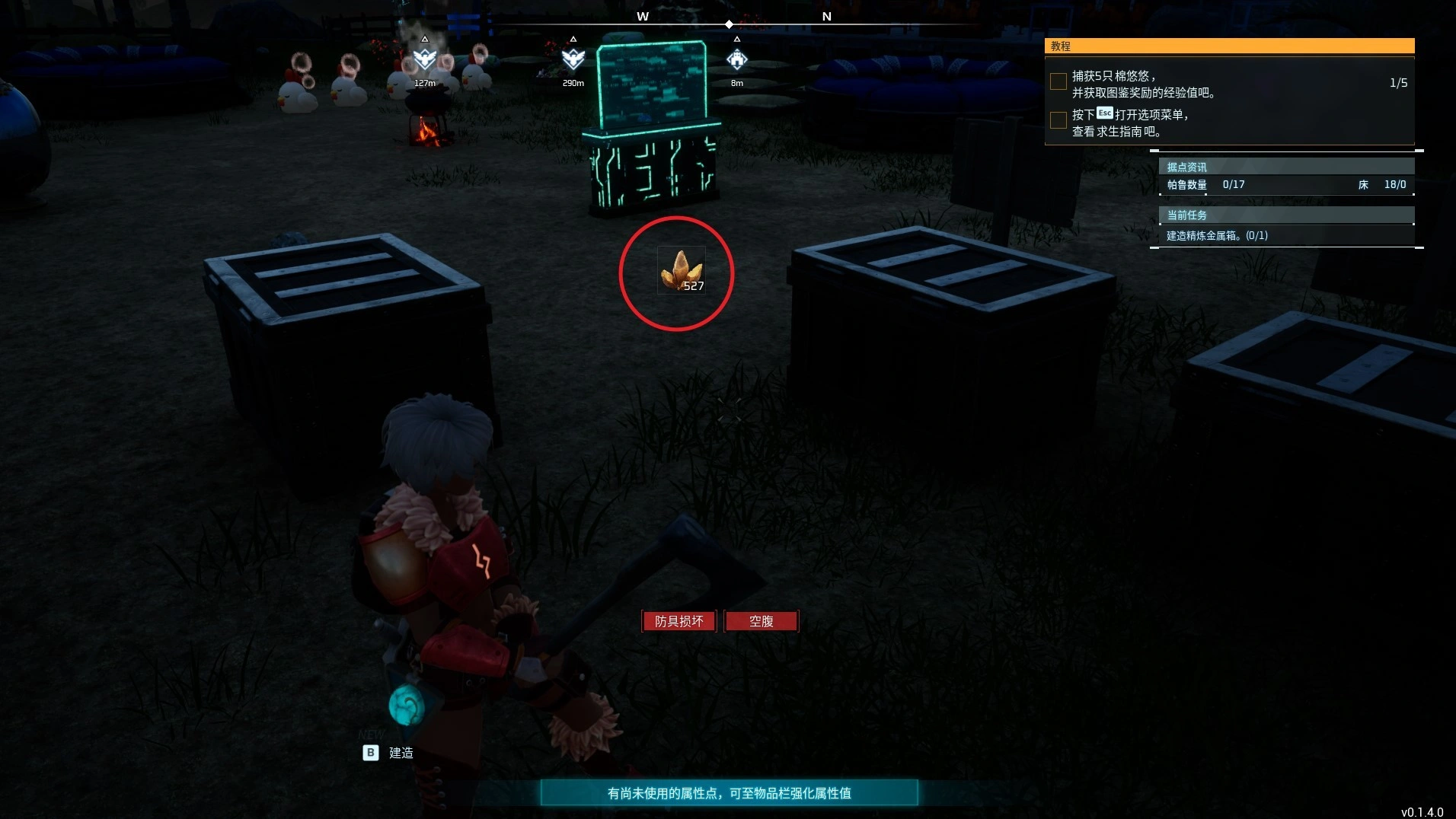Click the red 空腹 hunger status tag
The image size is (1456, 819).
(x=761, y=621)
